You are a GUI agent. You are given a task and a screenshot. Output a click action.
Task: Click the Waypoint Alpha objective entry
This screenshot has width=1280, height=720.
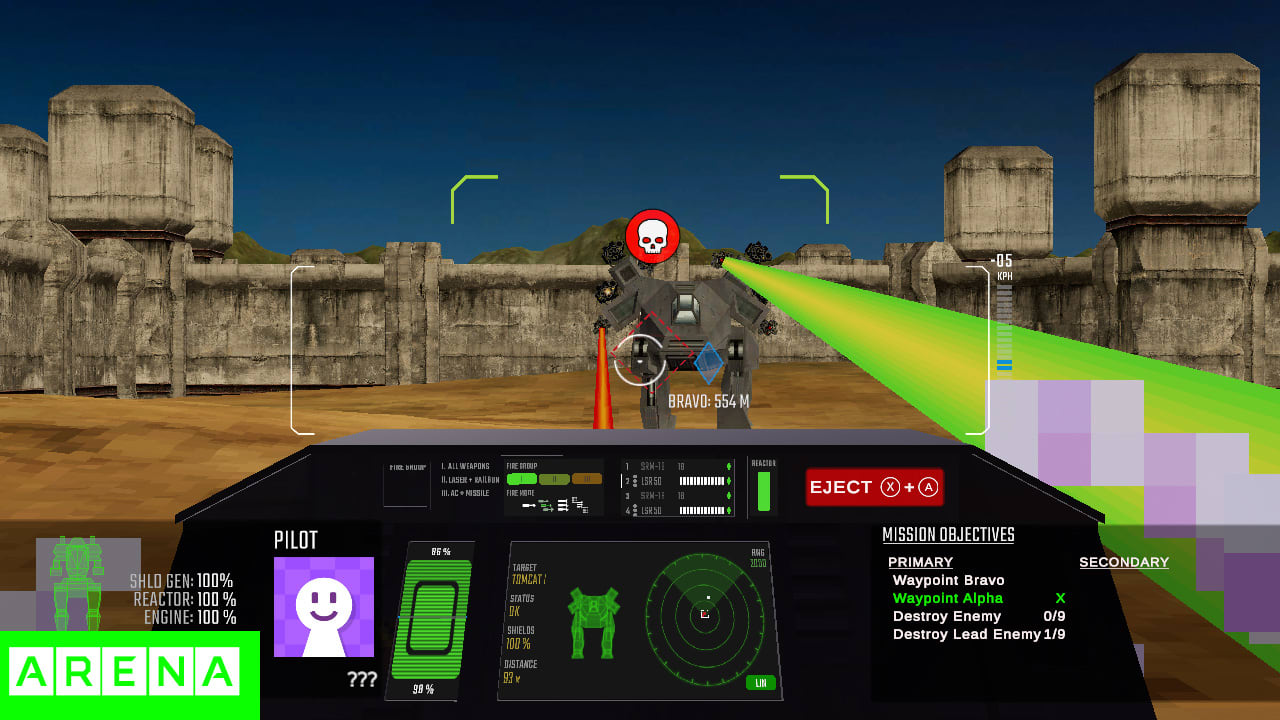point(946,598)
